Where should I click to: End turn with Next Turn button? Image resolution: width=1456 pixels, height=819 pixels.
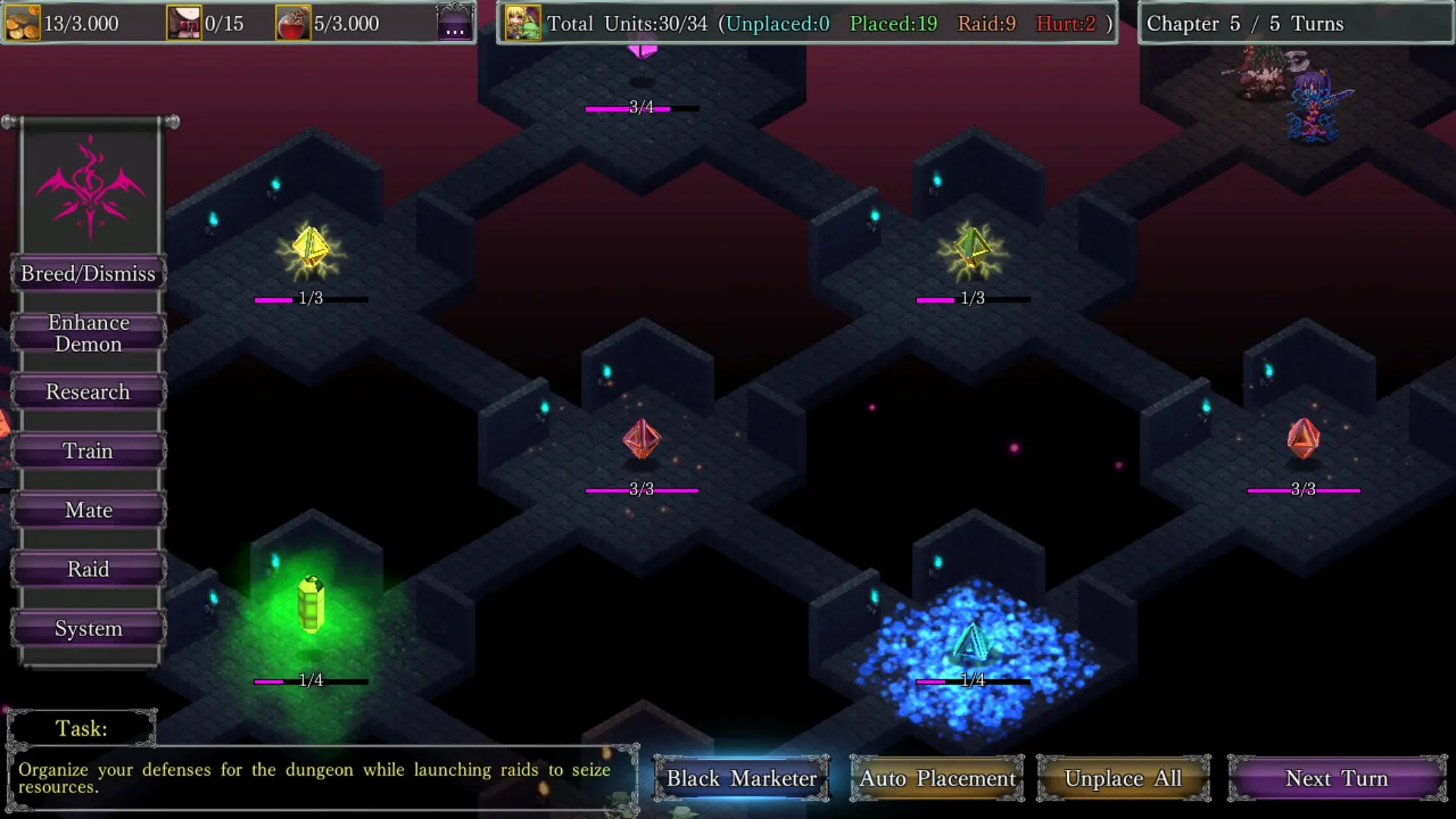point(1337,778)
